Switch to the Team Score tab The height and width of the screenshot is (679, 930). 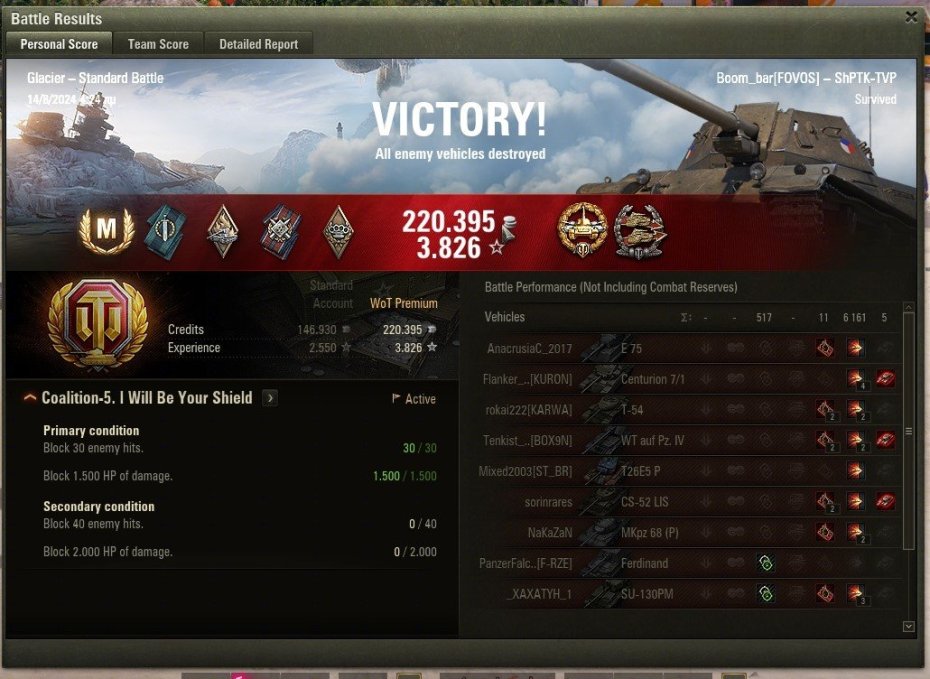158,44
